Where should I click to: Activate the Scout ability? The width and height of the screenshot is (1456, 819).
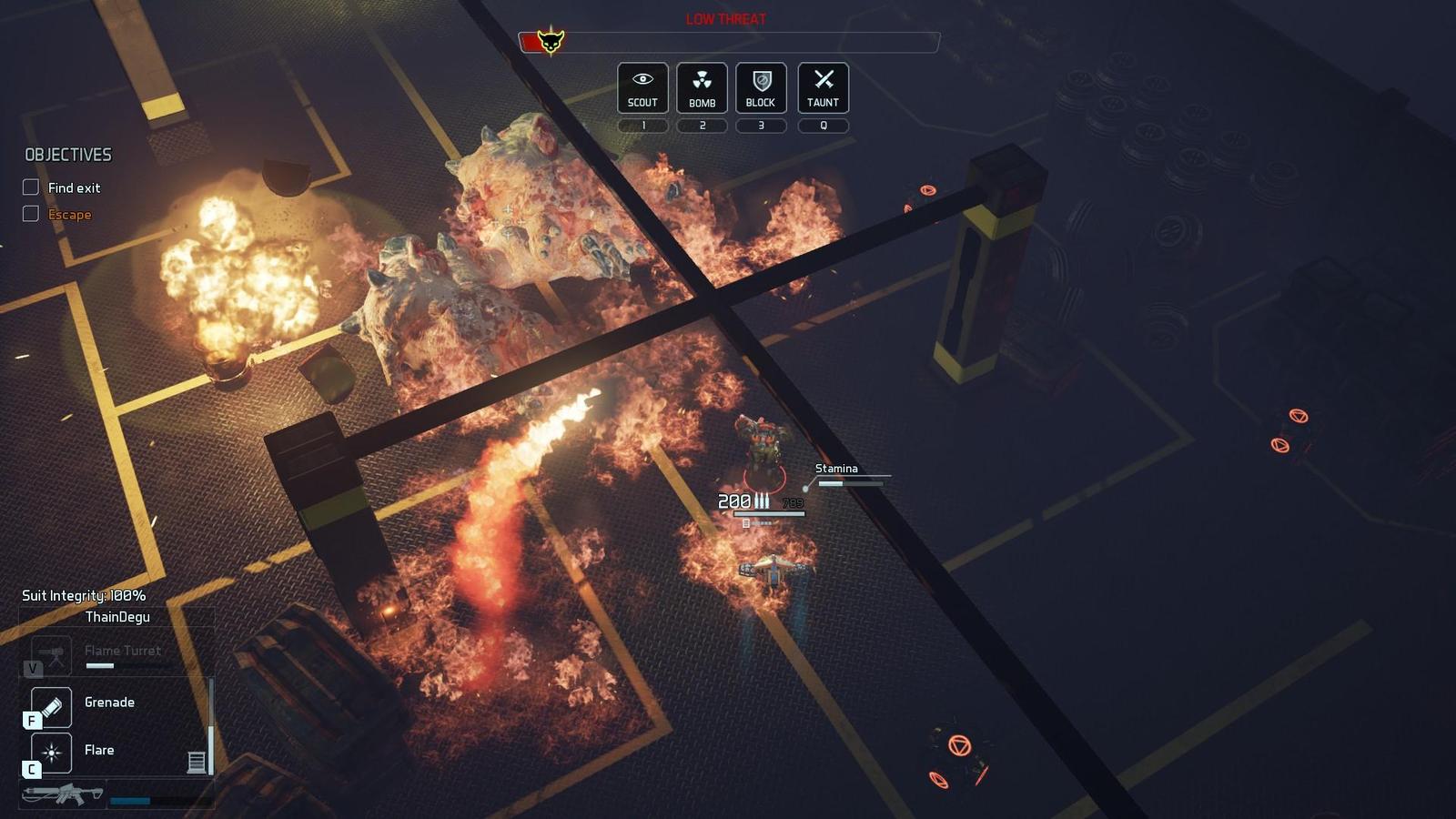coord(642,87)
